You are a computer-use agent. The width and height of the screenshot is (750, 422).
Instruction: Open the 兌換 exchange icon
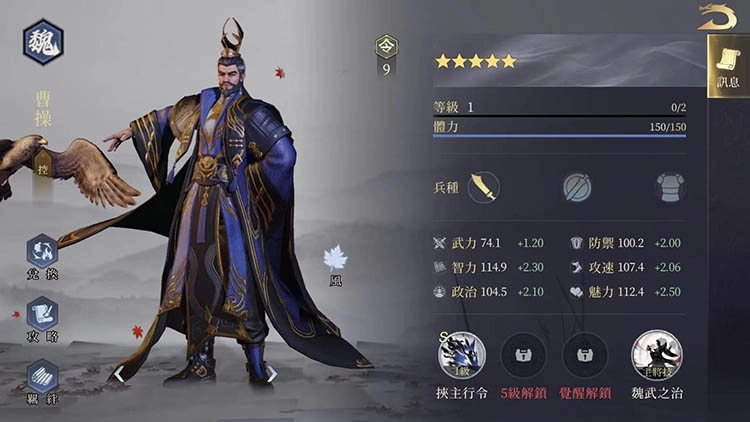click(x=43, y=252)
